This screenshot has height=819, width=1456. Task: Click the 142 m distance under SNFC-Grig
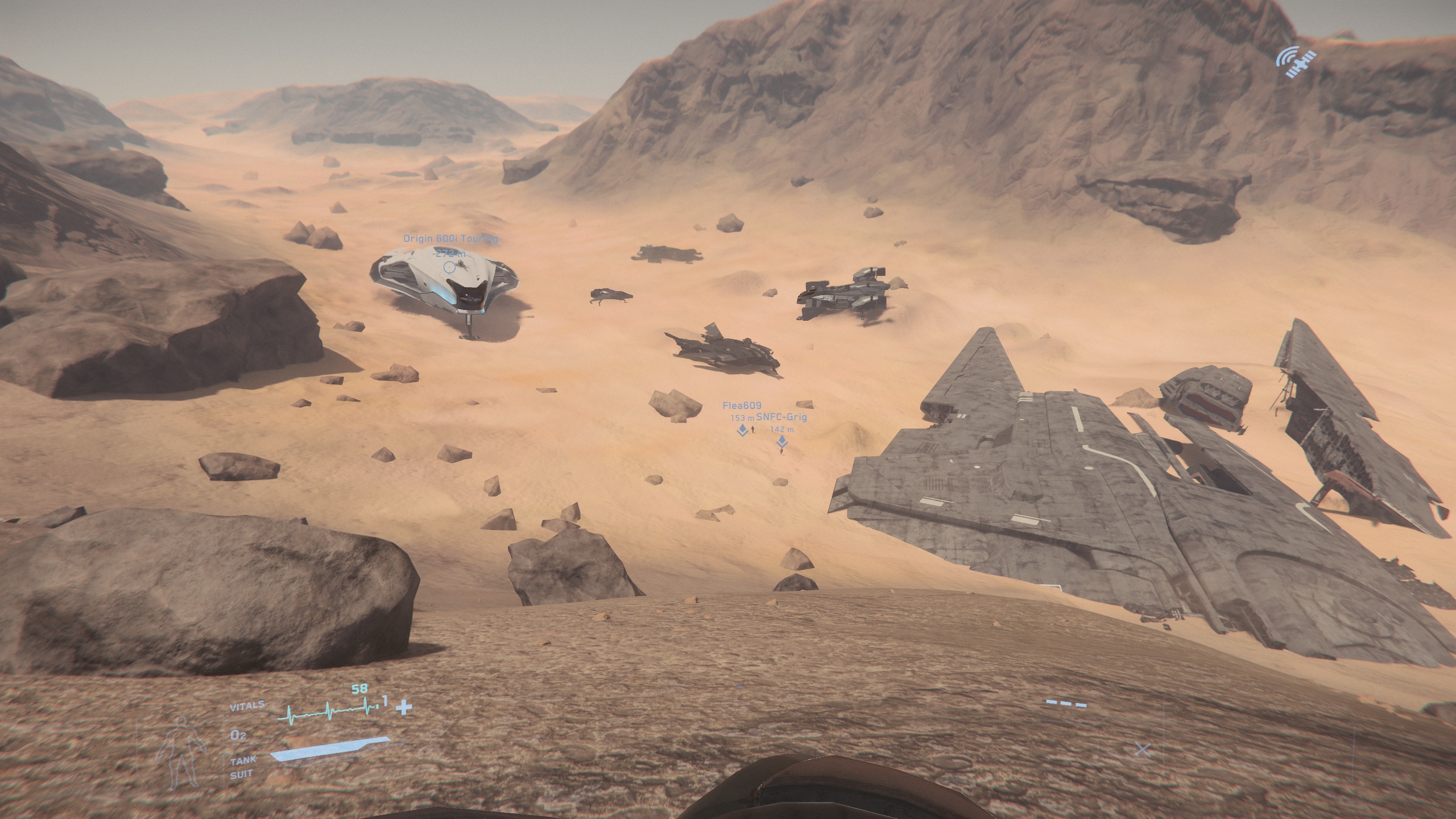783,429
